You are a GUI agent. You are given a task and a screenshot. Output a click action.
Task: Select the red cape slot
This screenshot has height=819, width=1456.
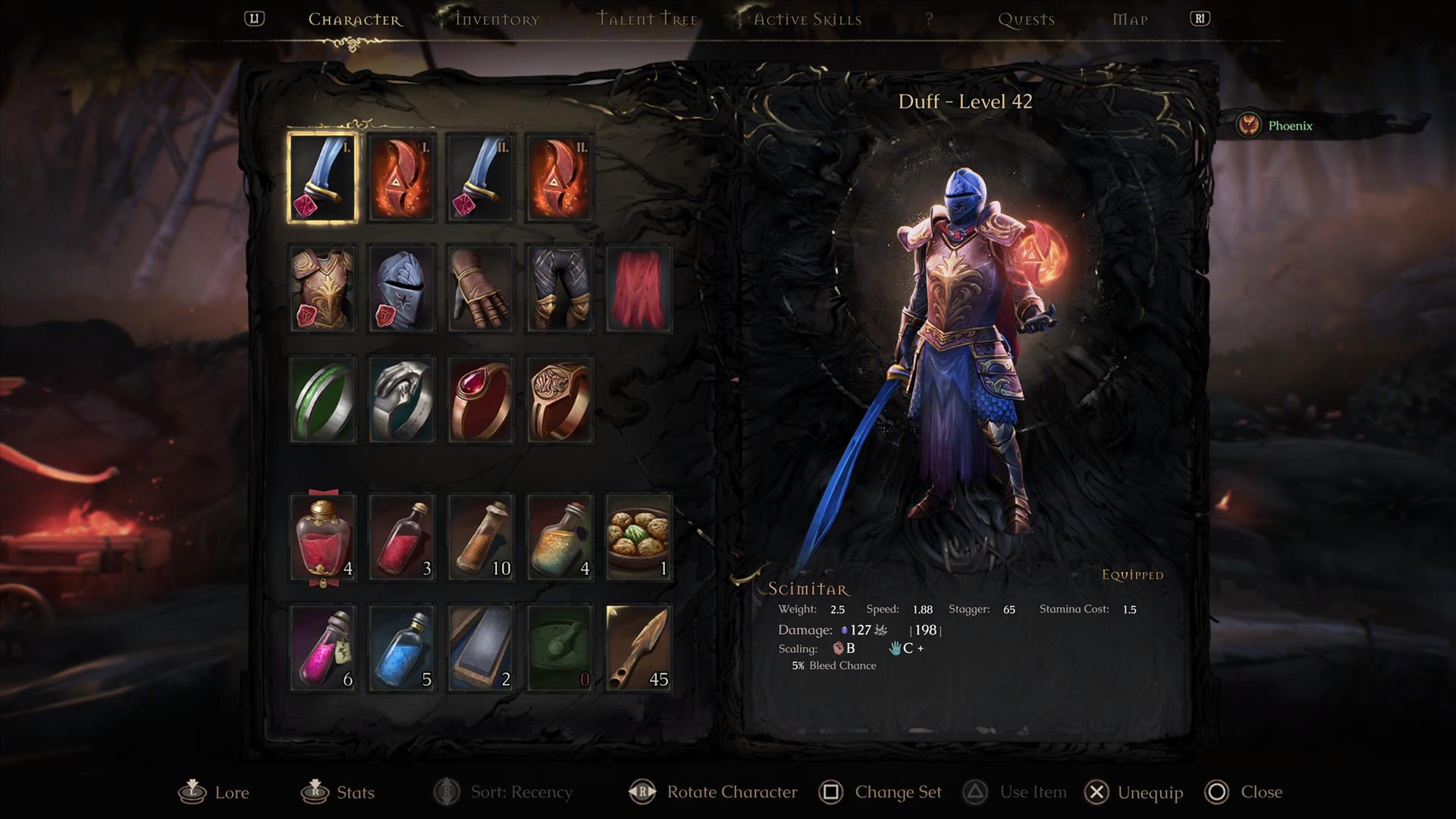pos(639,289)
